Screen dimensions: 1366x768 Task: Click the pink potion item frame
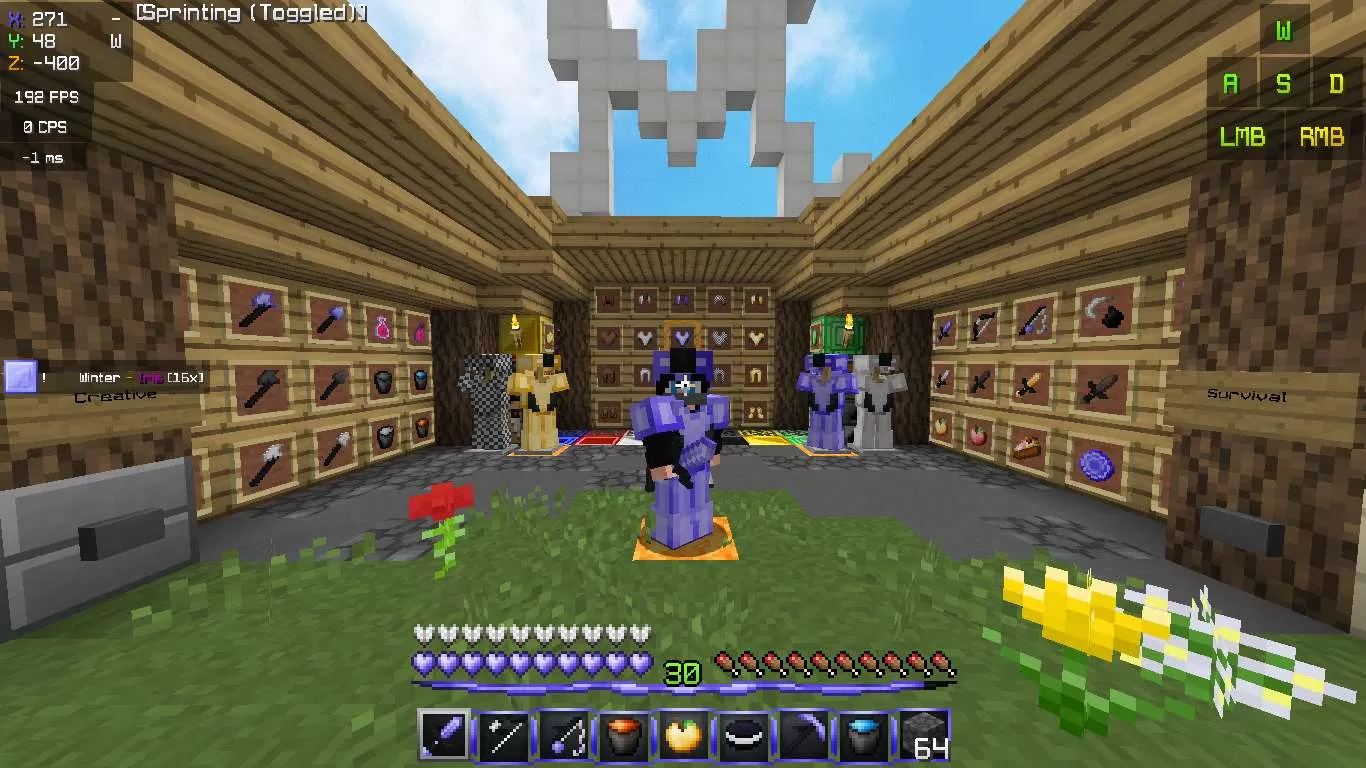(x=381, y=327)
